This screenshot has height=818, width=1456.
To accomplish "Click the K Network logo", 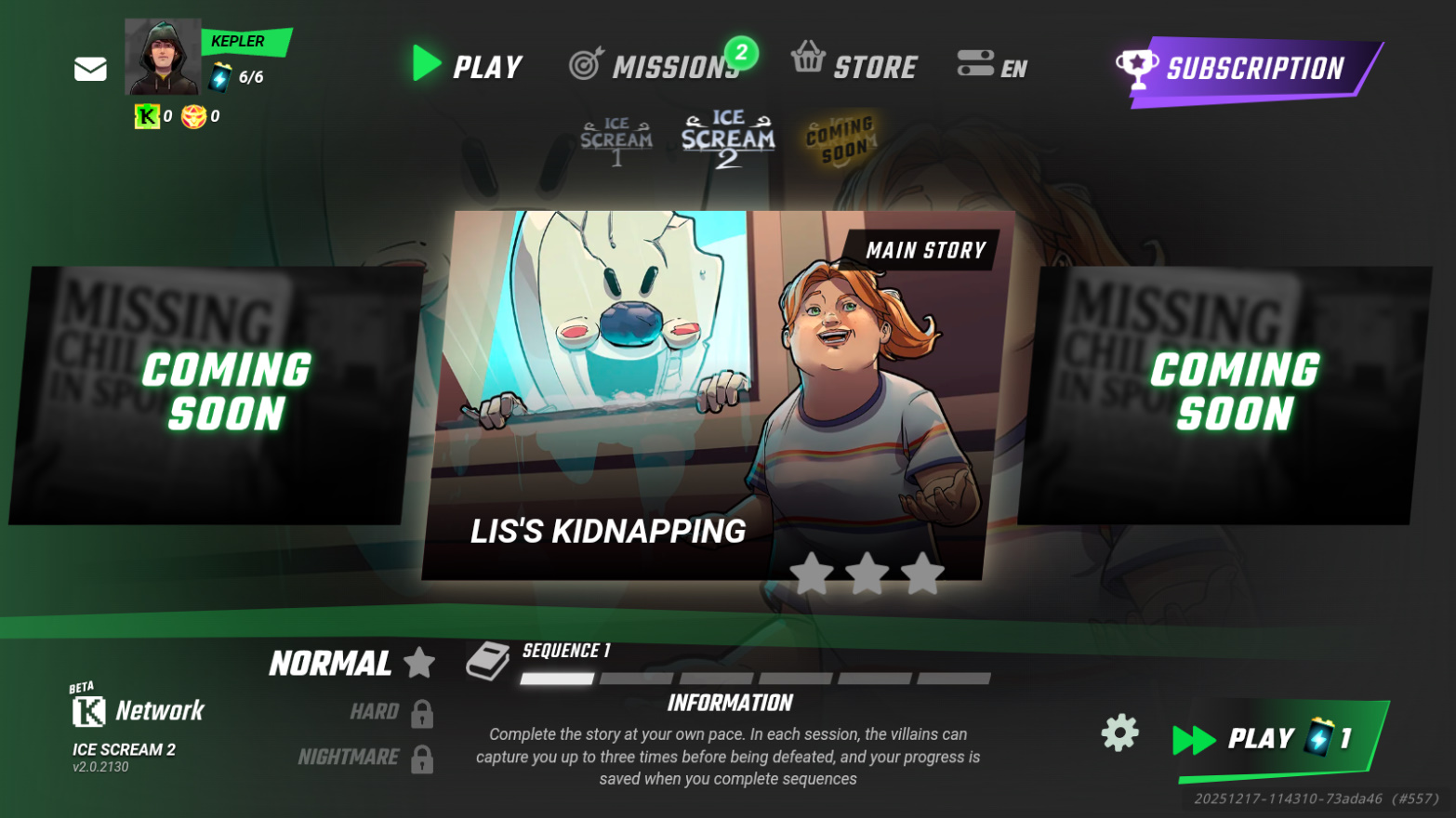I will click(138, 711).
